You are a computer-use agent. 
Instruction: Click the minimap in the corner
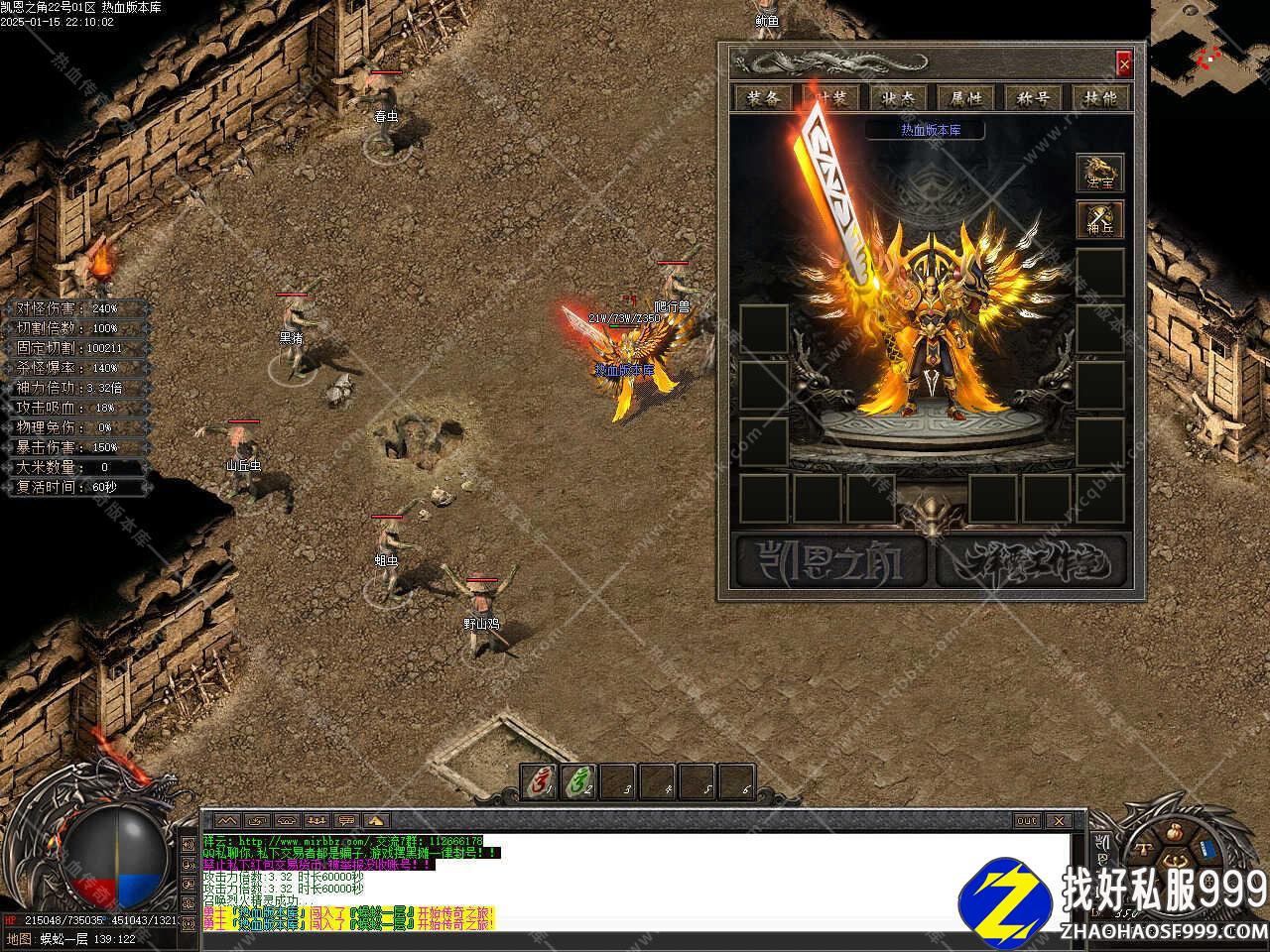(1208, 48)
